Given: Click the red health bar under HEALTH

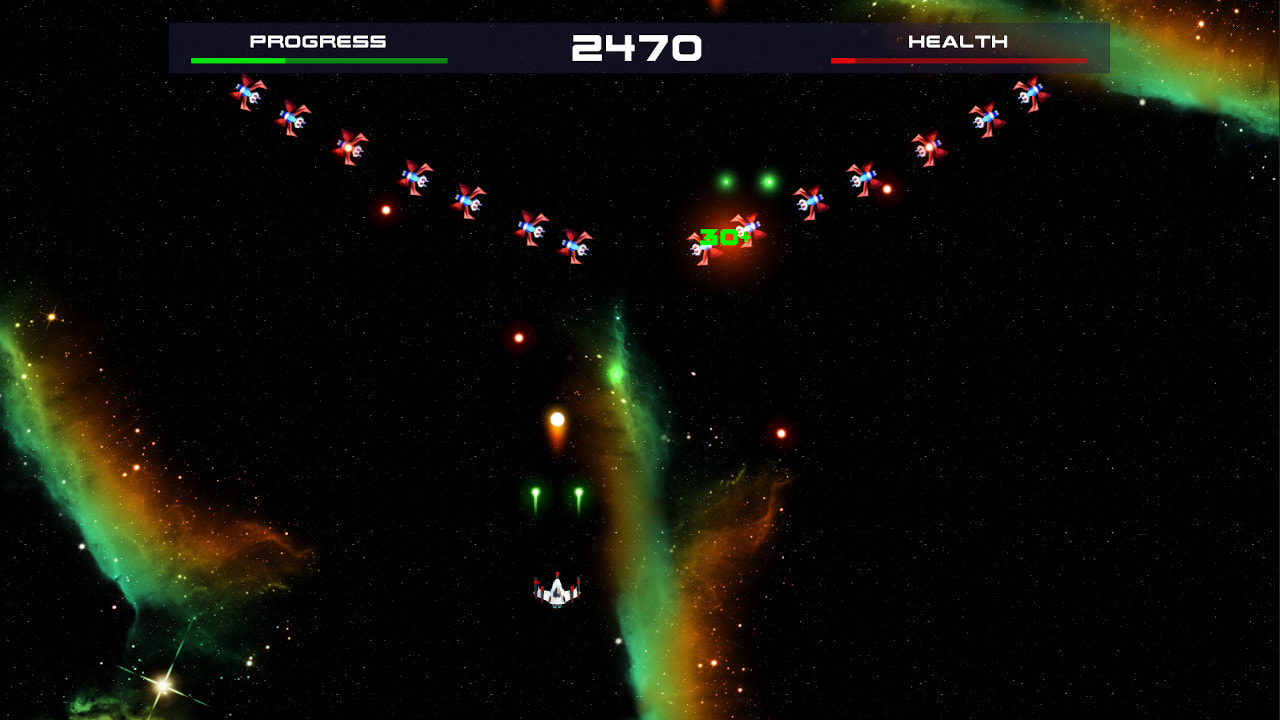Looking at the screenshot, I should 957,59.
